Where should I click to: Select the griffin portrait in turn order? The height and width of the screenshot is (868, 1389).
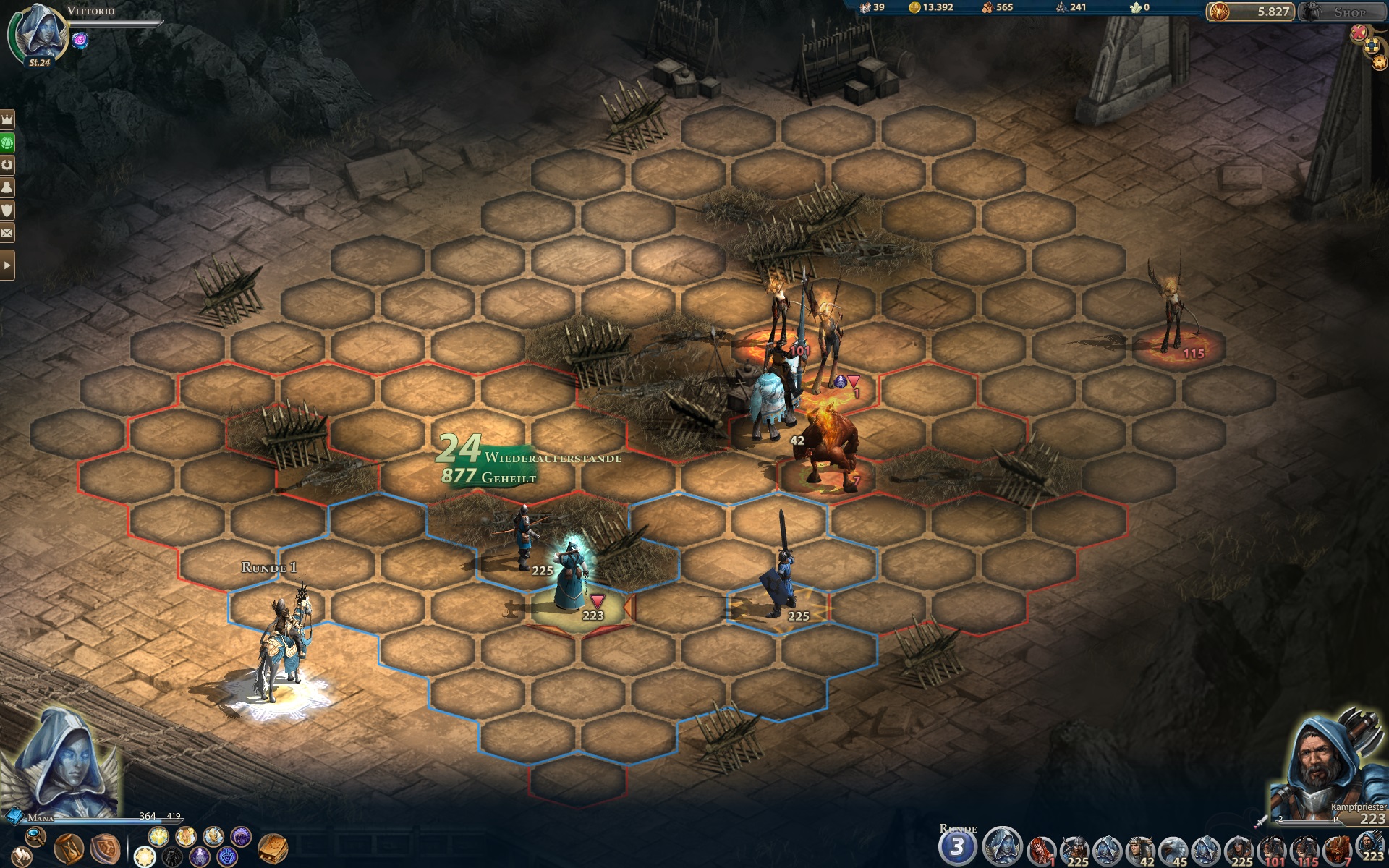click(1173, 851)
